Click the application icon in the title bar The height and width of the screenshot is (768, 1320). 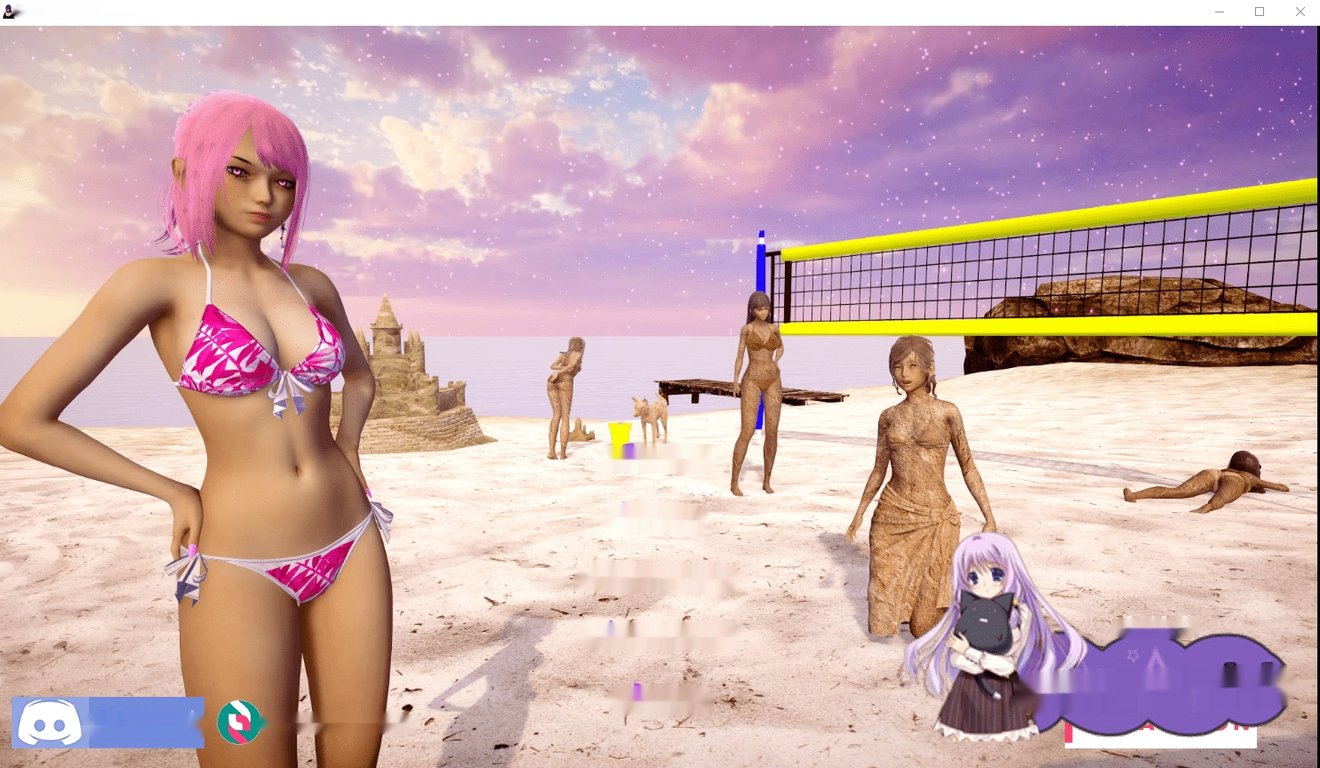pos(8,11)
